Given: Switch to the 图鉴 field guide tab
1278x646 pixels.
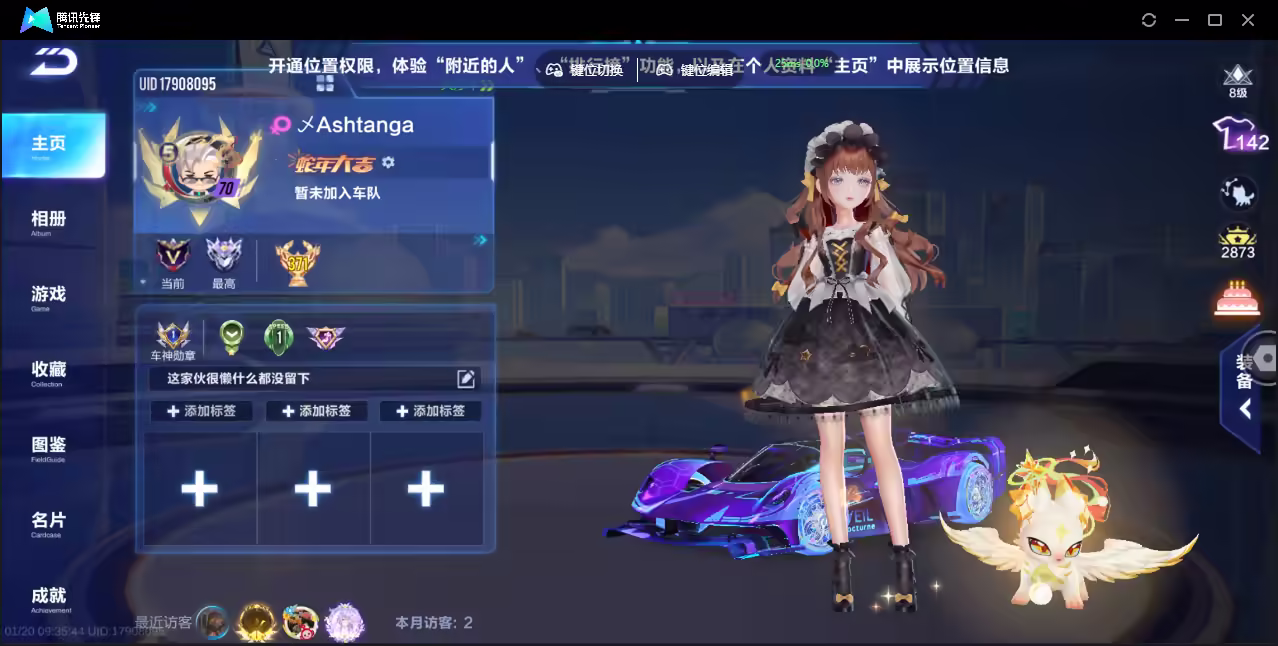Looking at the screenshot, I should pyautogui.click(x=49, y=446).
